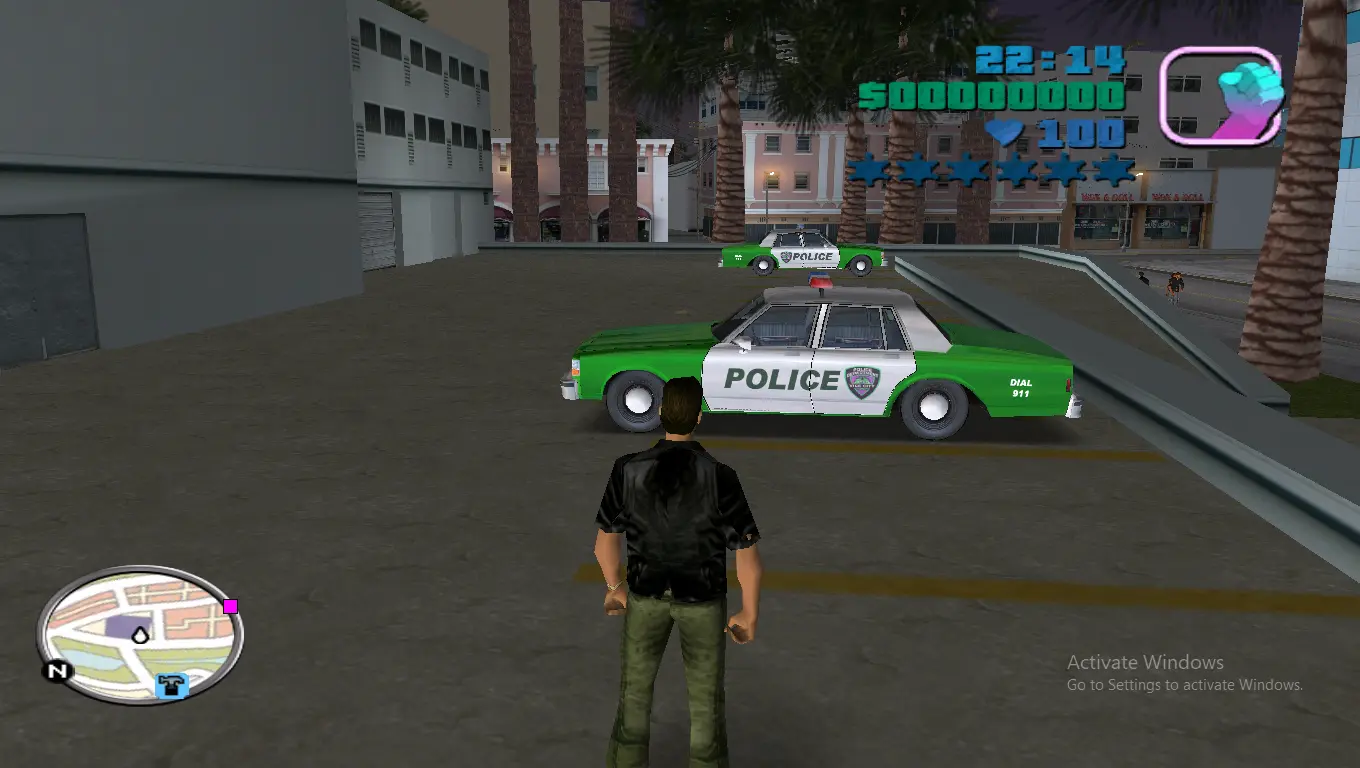
Task: Click the health value showing 100
Action: pyautogui.click(x=1080, y=131)
